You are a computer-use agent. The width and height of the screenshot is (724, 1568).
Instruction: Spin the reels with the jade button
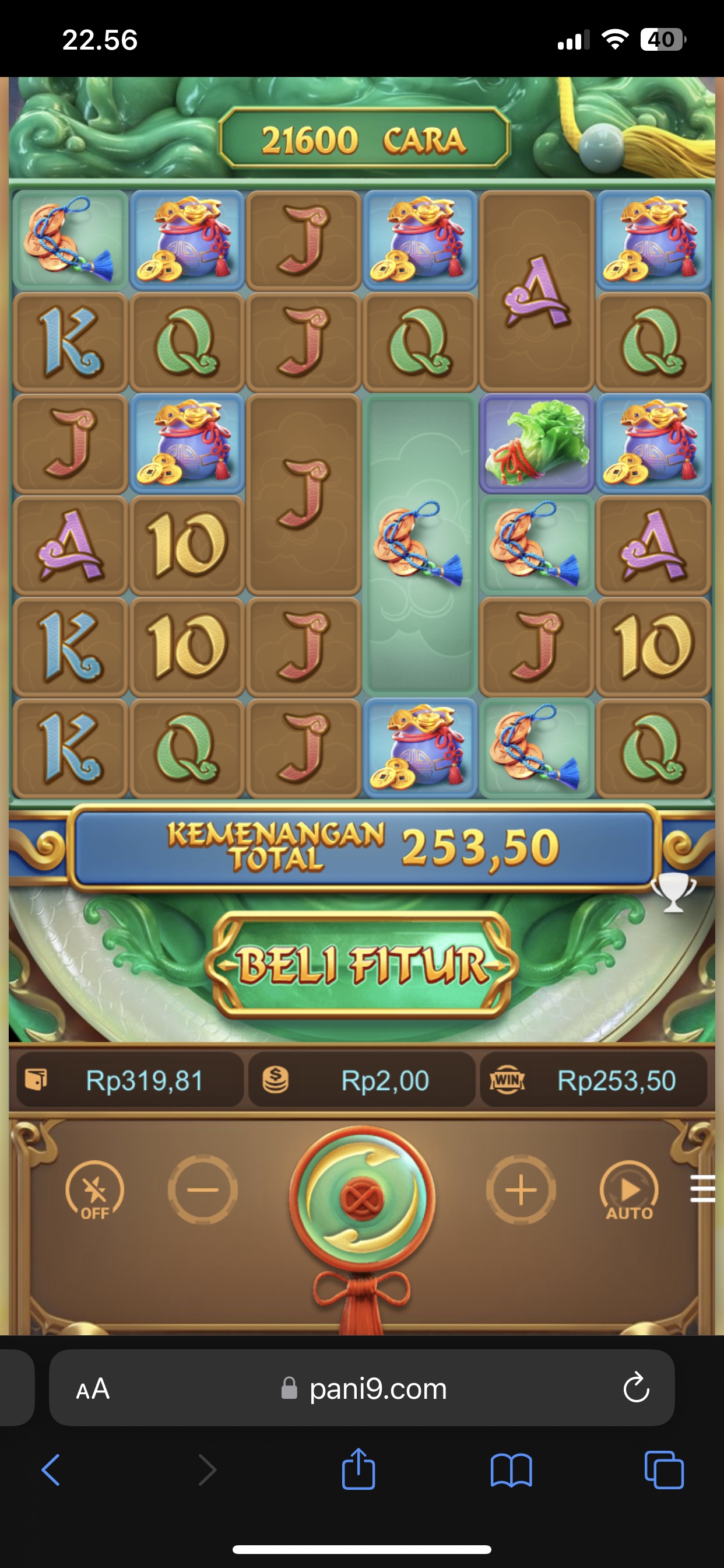pyautogui.click(x=362, y=1198)
